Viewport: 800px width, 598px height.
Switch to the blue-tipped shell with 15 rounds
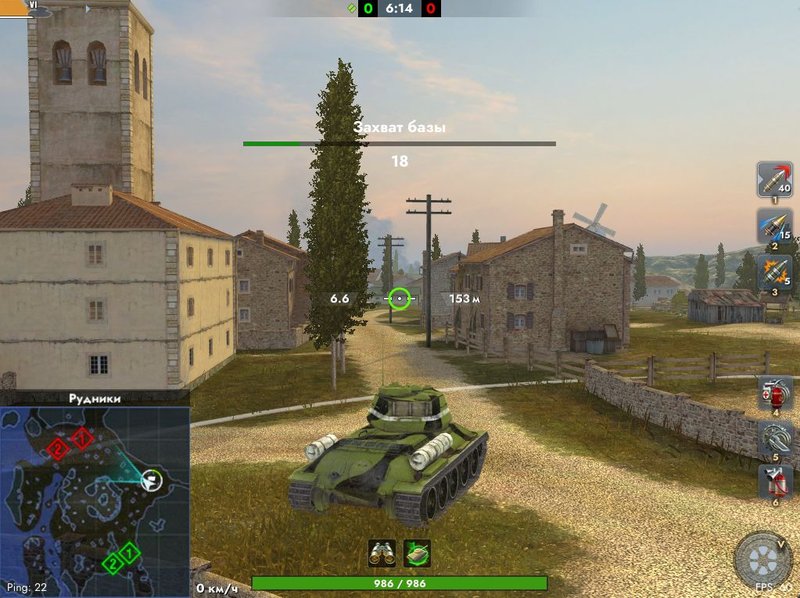774,226
